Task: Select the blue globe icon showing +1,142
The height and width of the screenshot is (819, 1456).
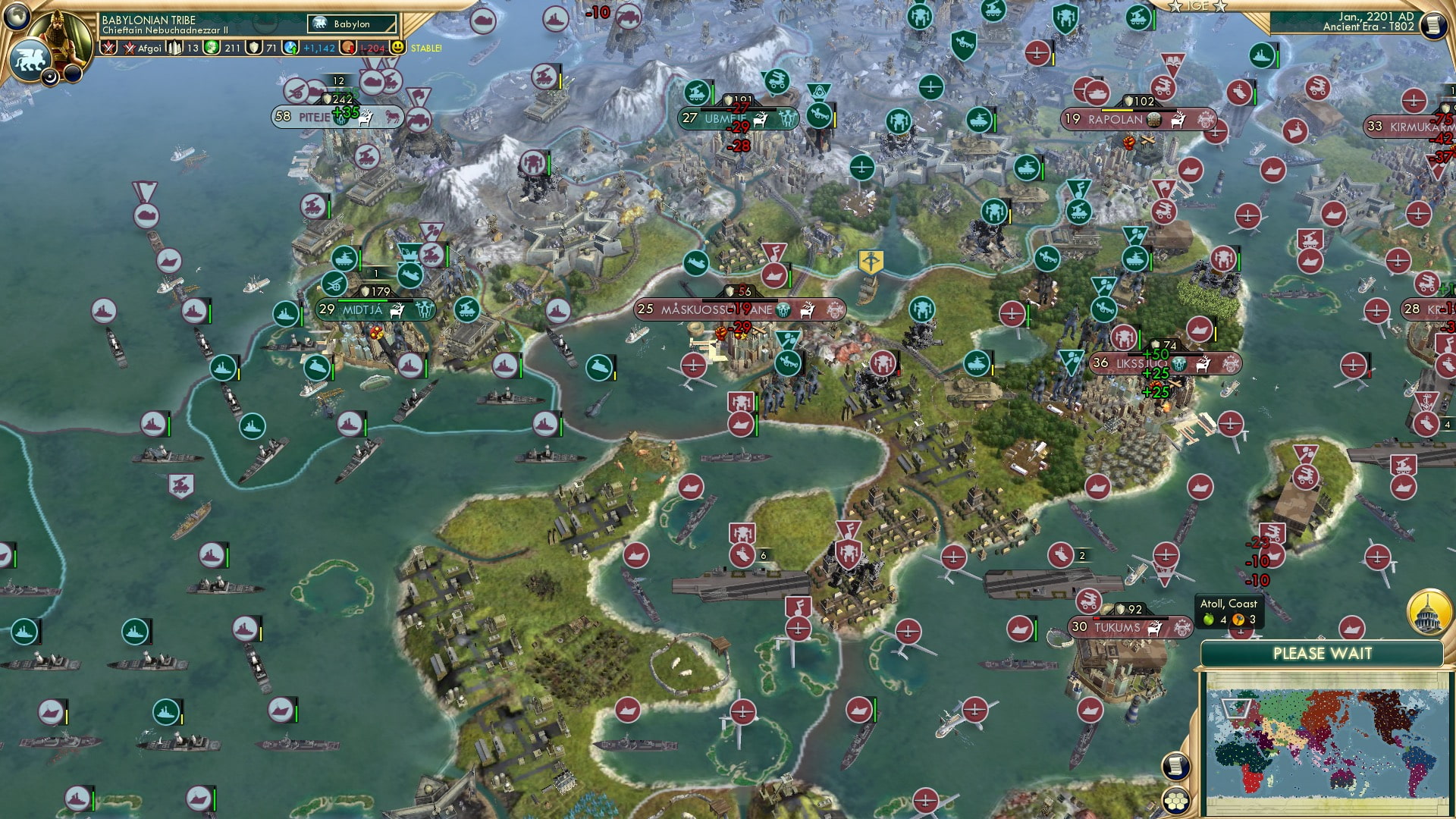Action: click(x=292, y=47)
